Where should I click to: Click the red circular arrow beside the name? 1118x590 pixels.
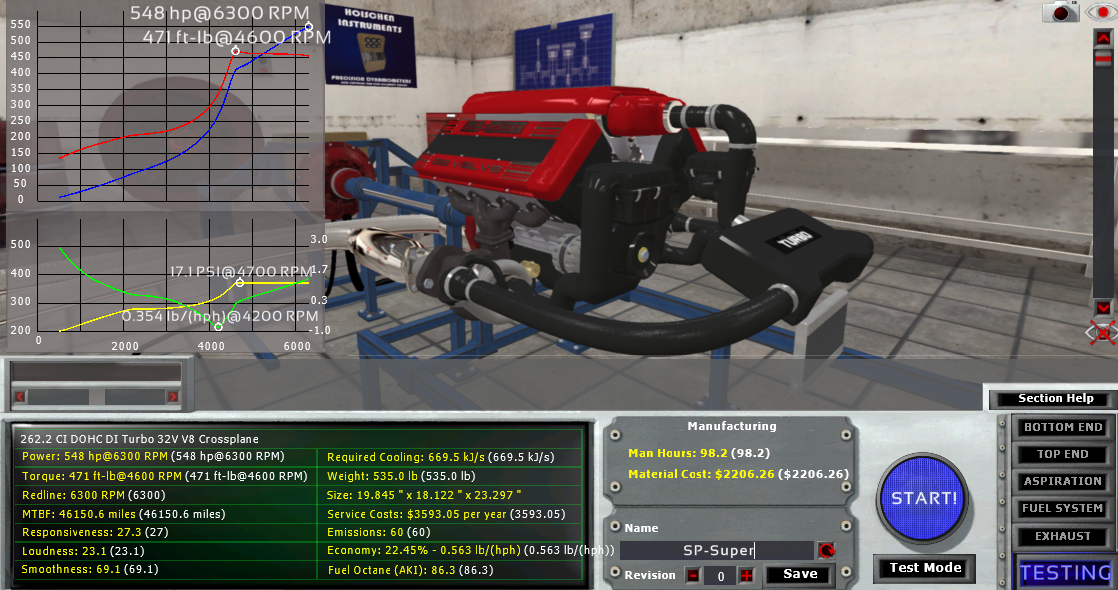click(x=826, y=550)
